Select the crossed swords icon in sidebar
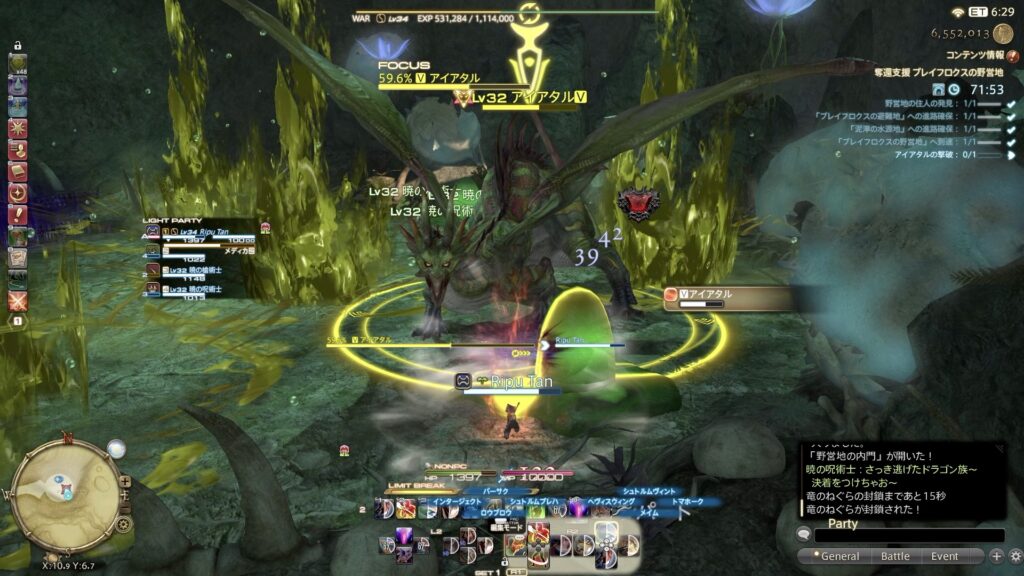Screen dimensions: 1024x576 (x=17, y=300)
